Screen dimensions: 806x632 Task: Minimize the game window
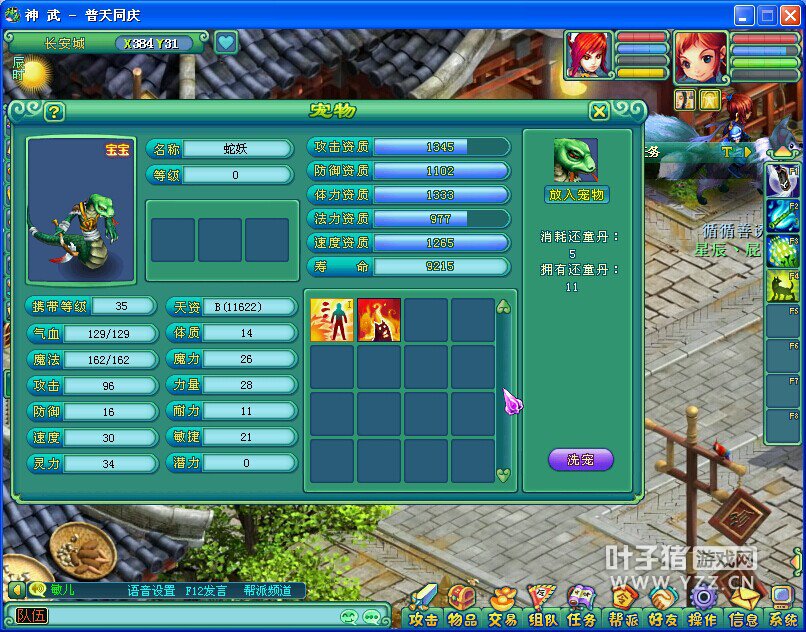(x=743, y=15)
